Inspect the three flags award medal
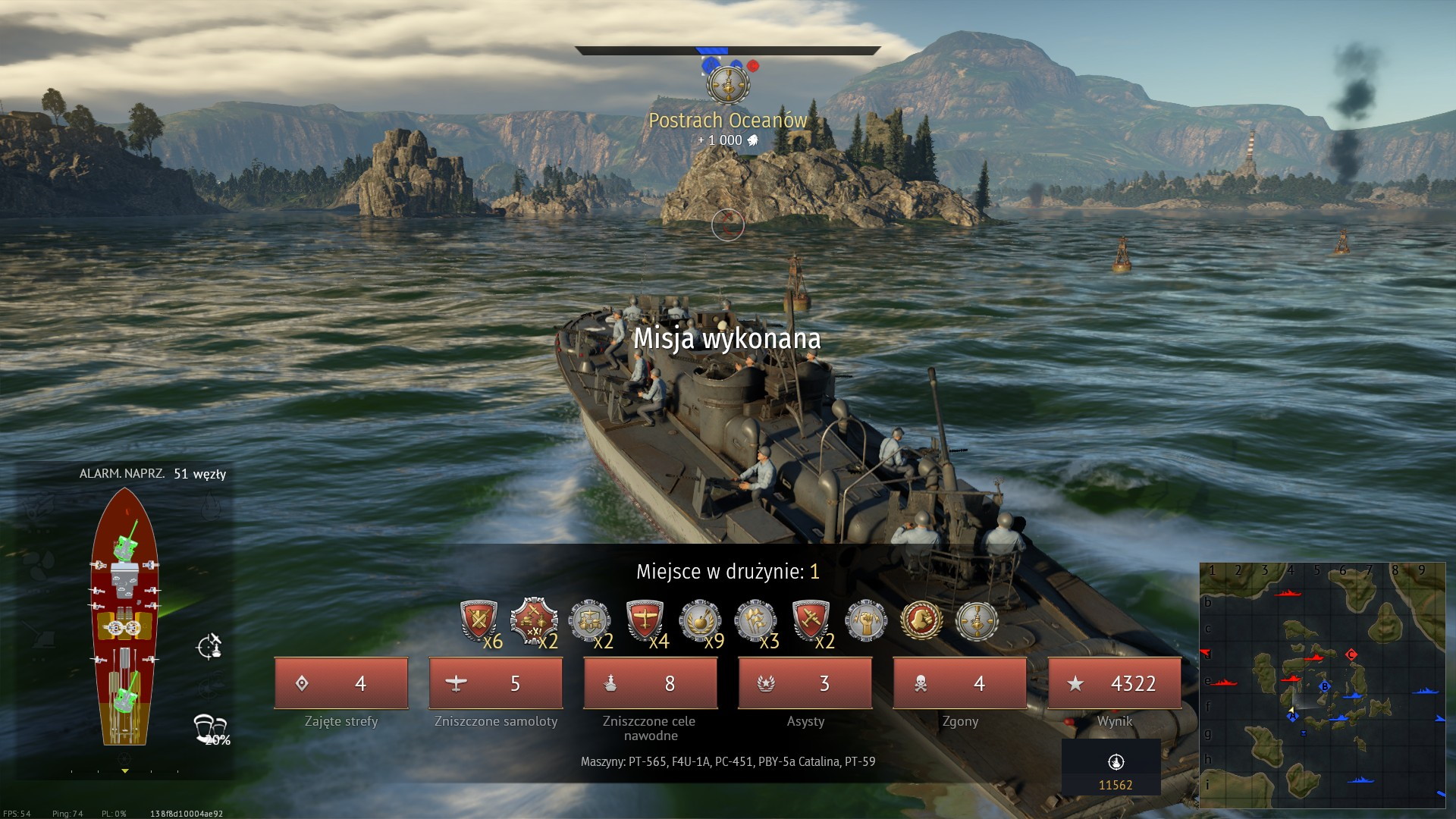The width and height of the screenshot is (1456, 819). pos(755,620)
